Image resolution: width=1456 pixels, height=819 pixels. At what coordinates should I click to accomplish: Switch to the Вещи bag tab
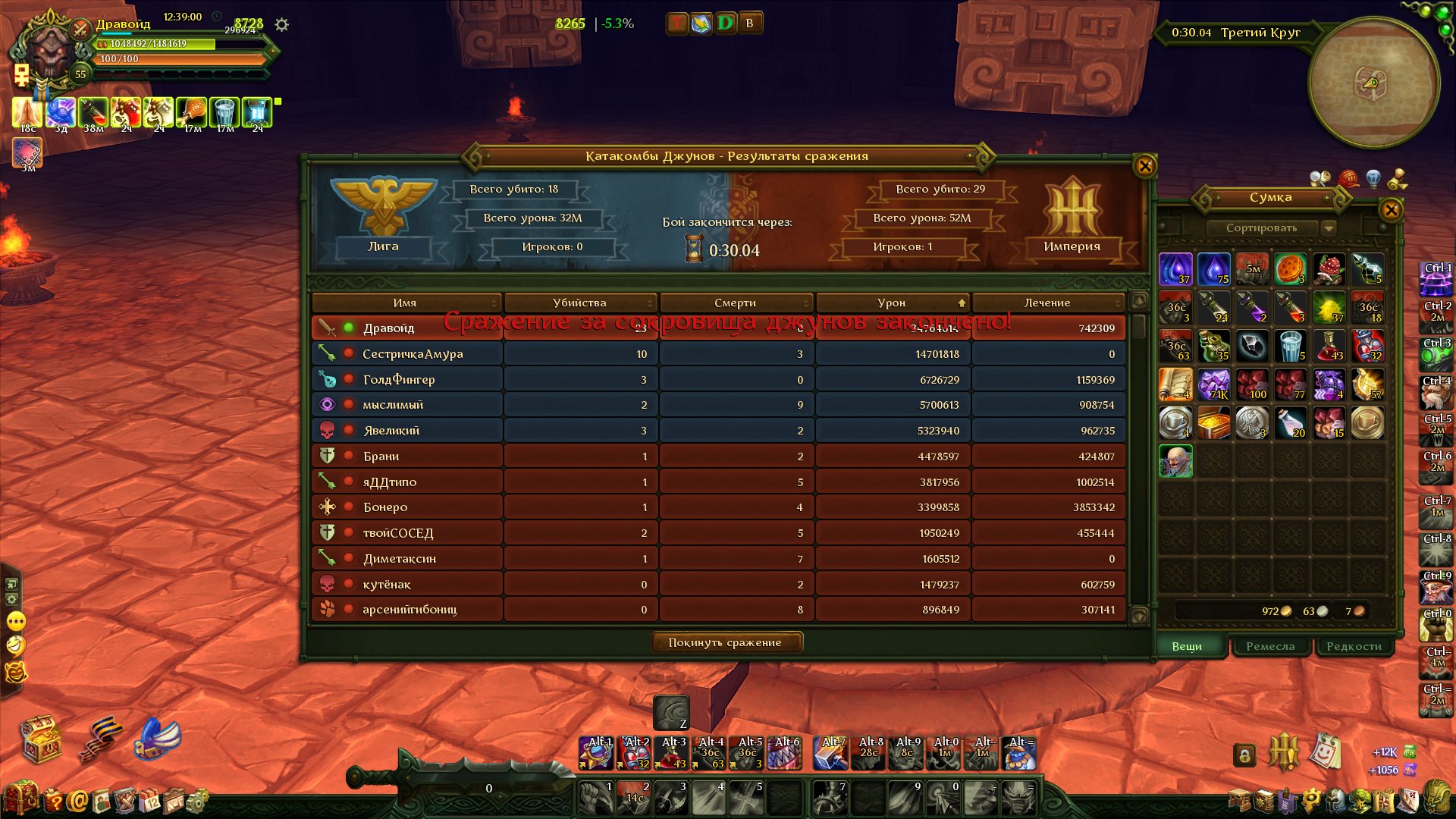point(1187,646)
